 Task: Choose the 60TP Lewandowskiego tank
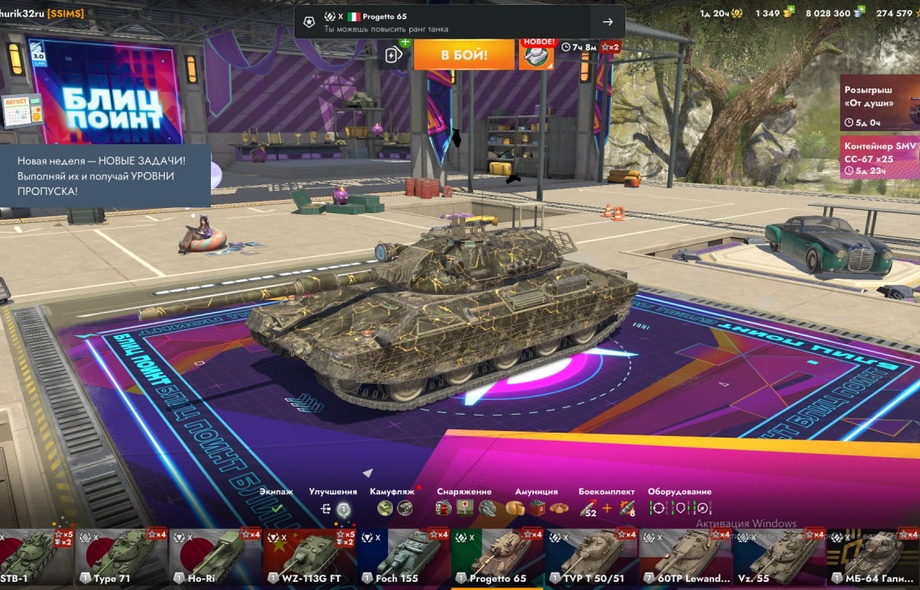point(686,558)
